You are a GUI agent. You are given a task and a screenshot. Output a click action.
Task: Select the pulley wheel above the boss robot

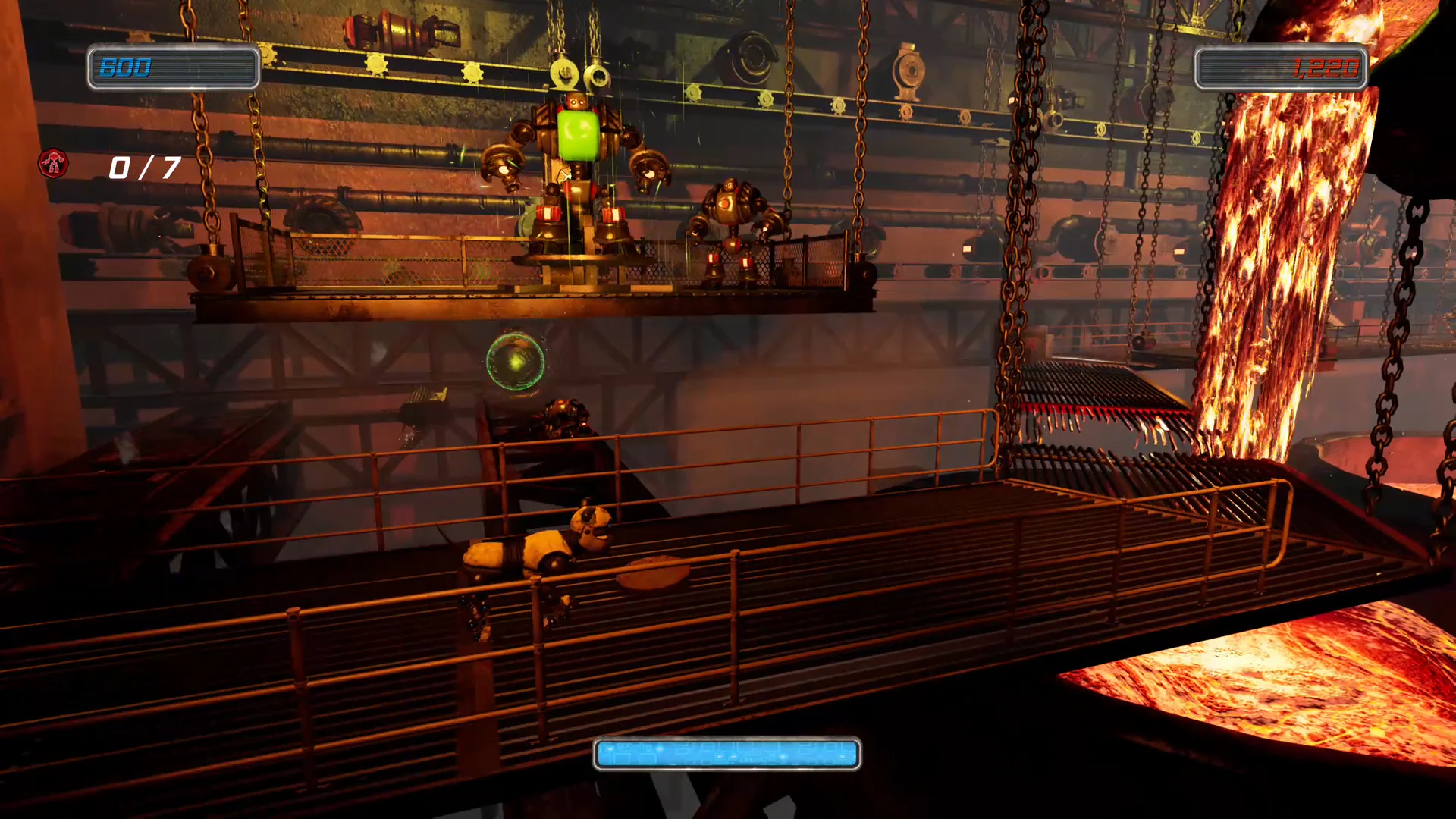tap(565, 72)
